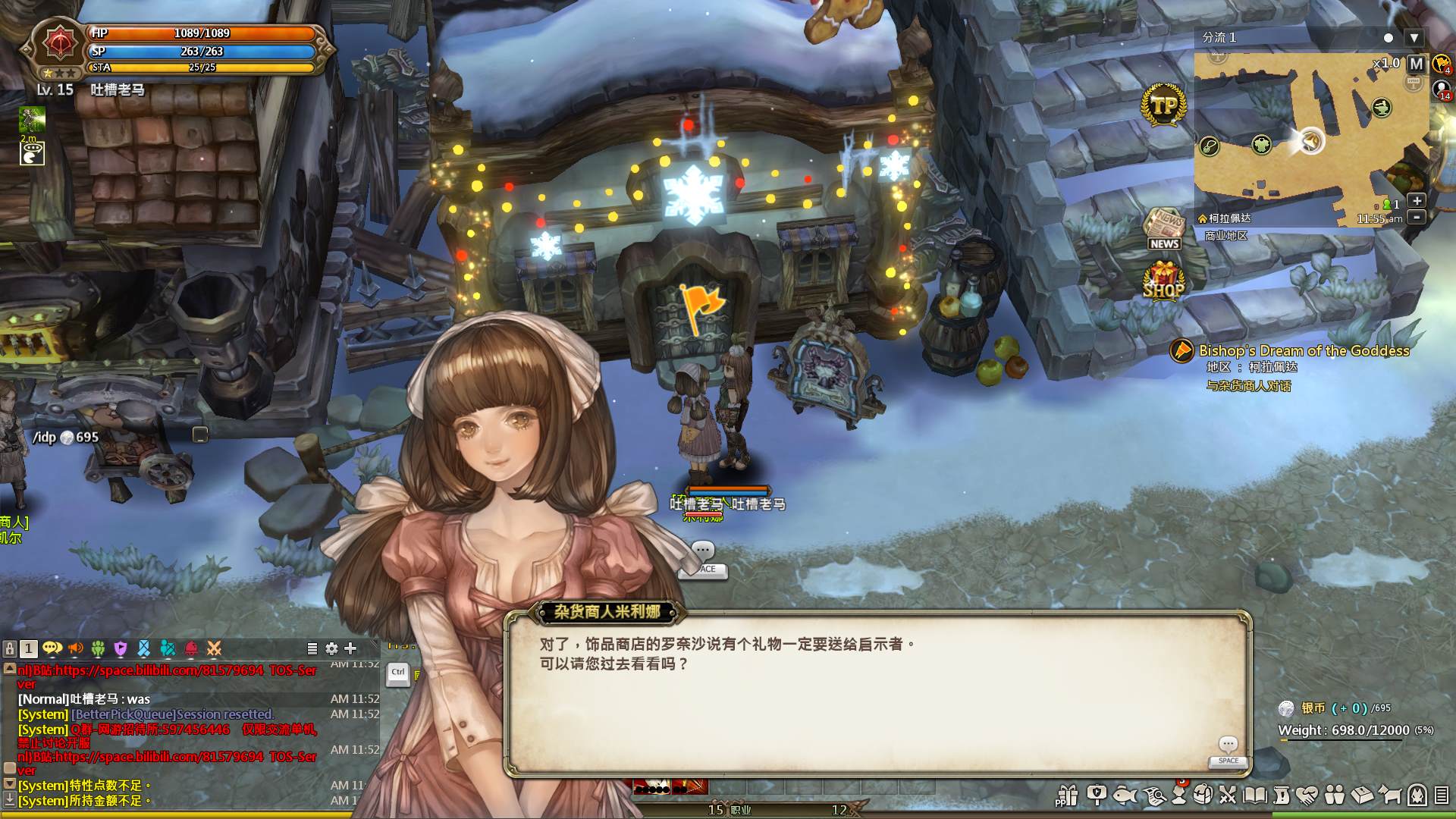Open the handshake heart friends icon
1456x819 pixels.
[1307, 795]
